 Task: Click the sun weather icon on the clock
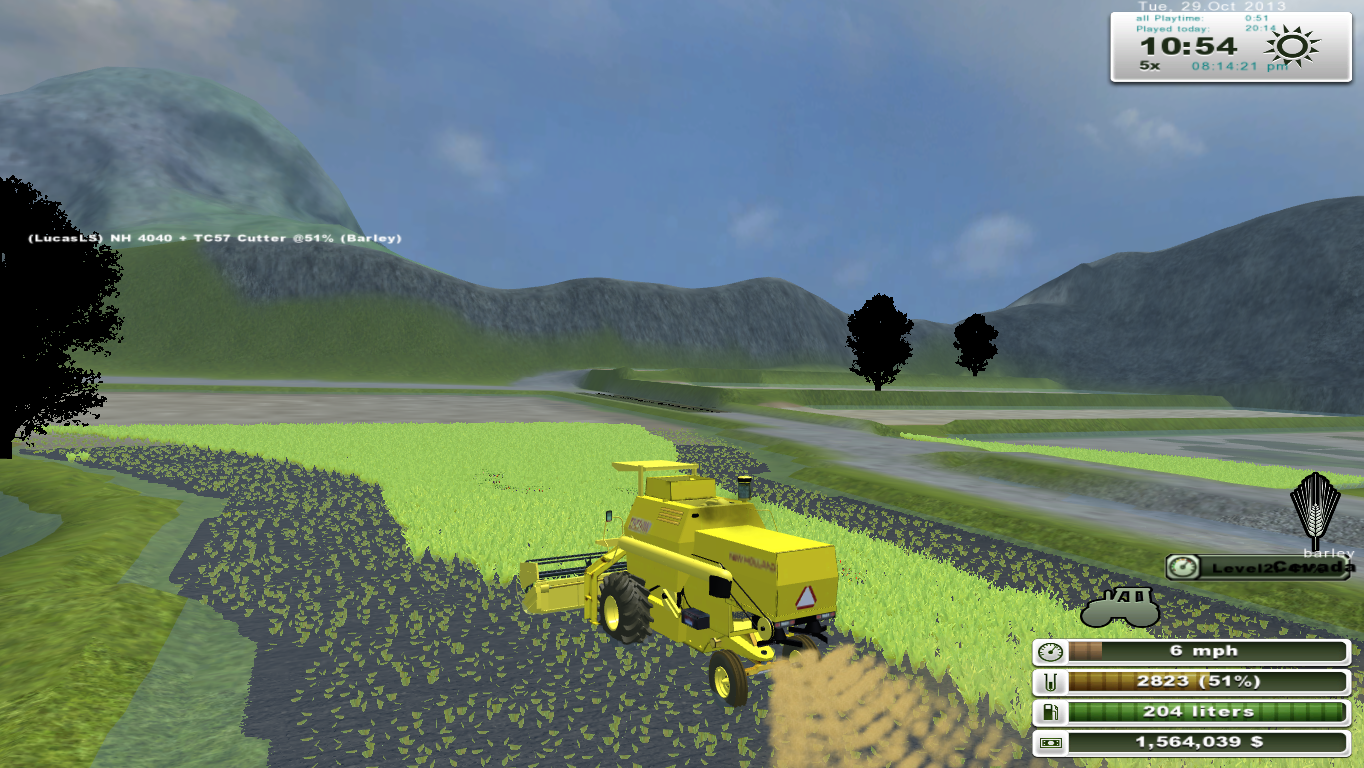point(1292,44)
